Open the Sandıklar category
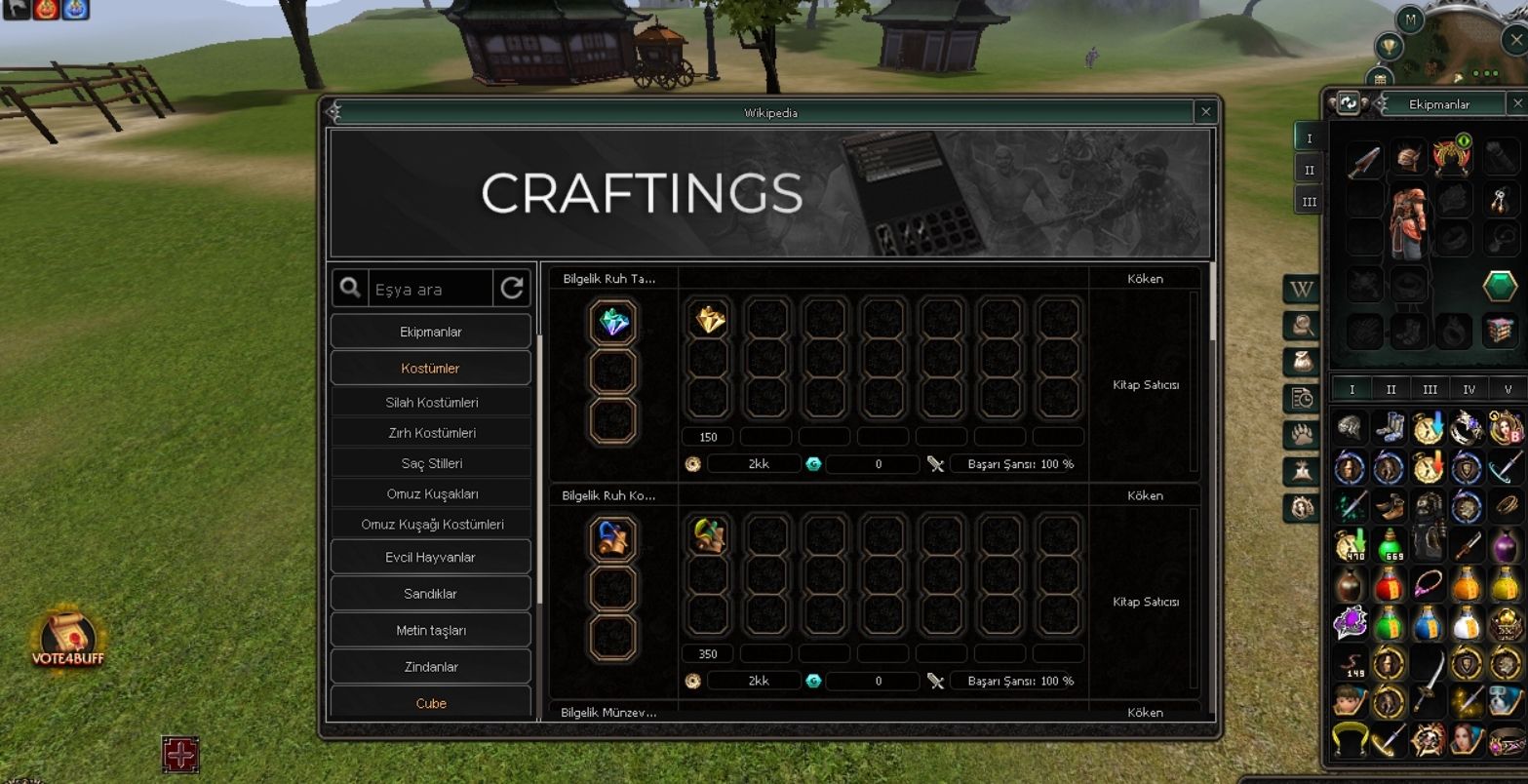Image resolution: width=1528 pixels, height=784 pixels. click(x=431, y=594)
